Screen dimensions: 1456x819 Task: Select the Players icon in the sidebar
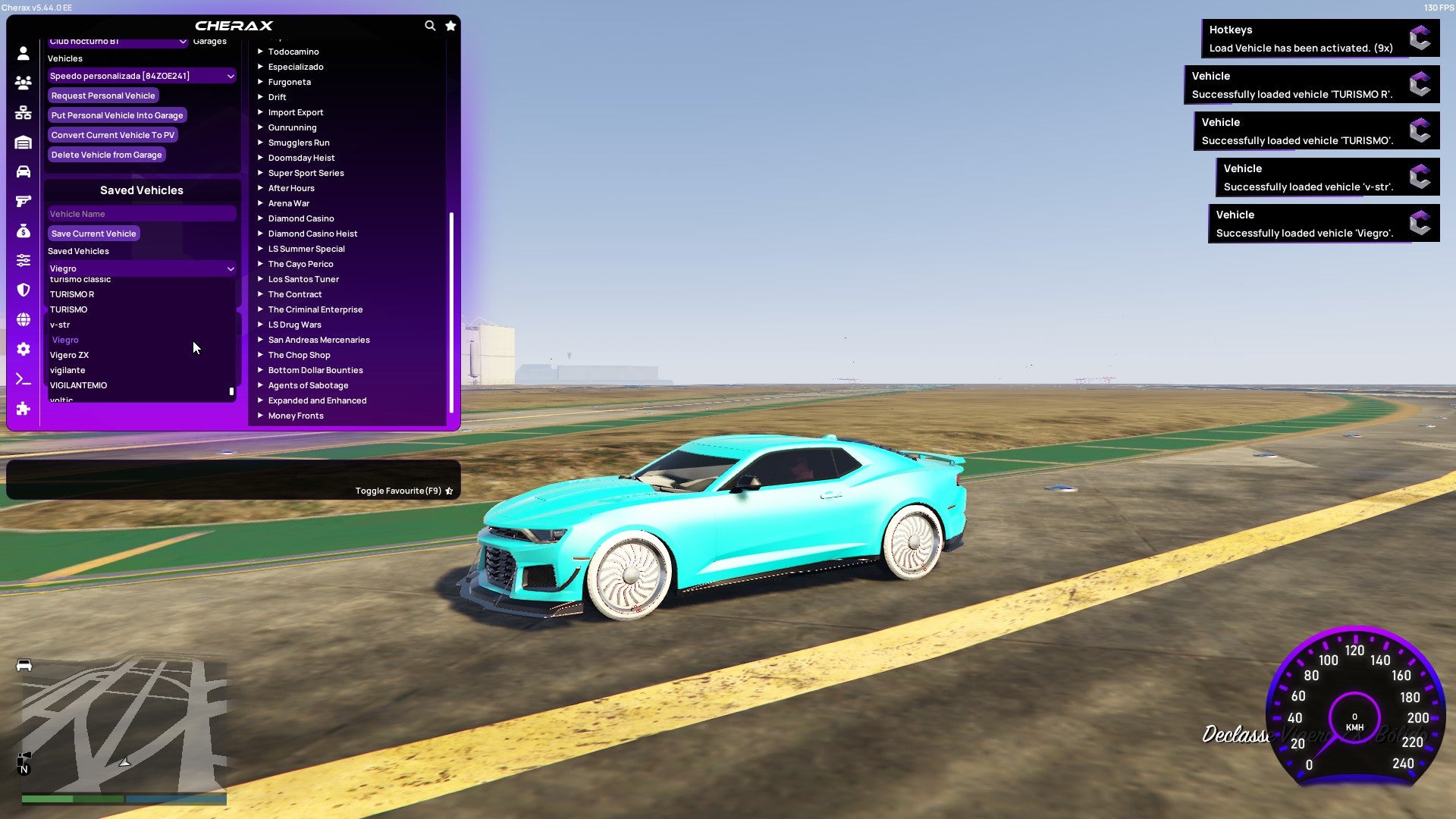pos(23,83)
